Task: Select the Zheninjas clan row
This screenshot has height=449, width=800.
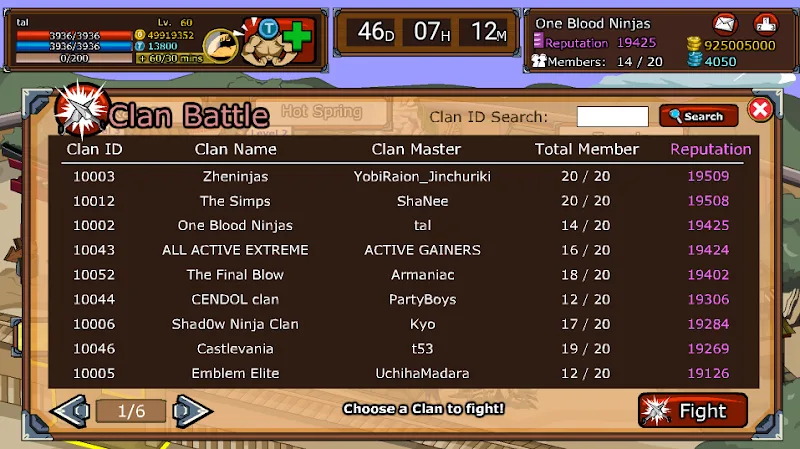Action: [x=400, y=176]
